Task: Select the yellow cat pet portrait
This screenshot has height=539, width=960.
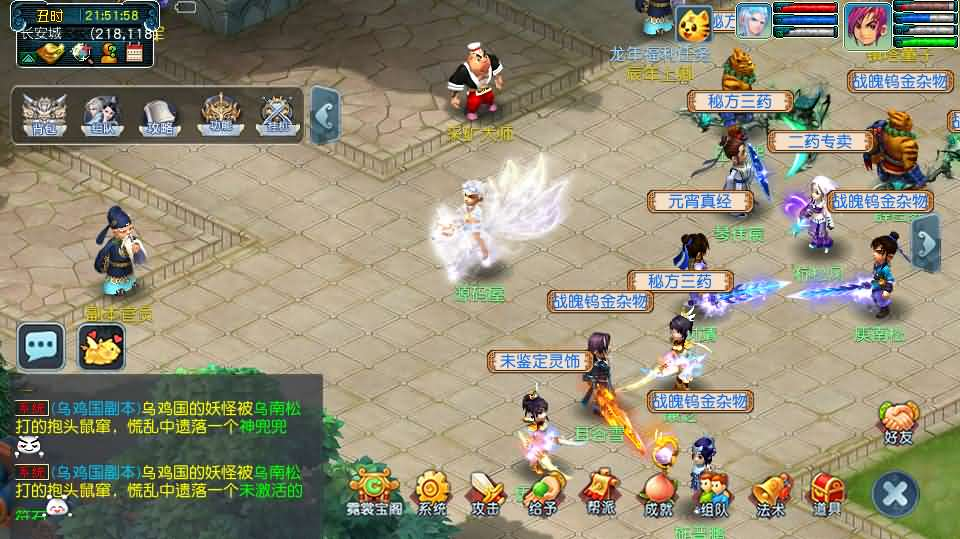Action: click(693, 22)
